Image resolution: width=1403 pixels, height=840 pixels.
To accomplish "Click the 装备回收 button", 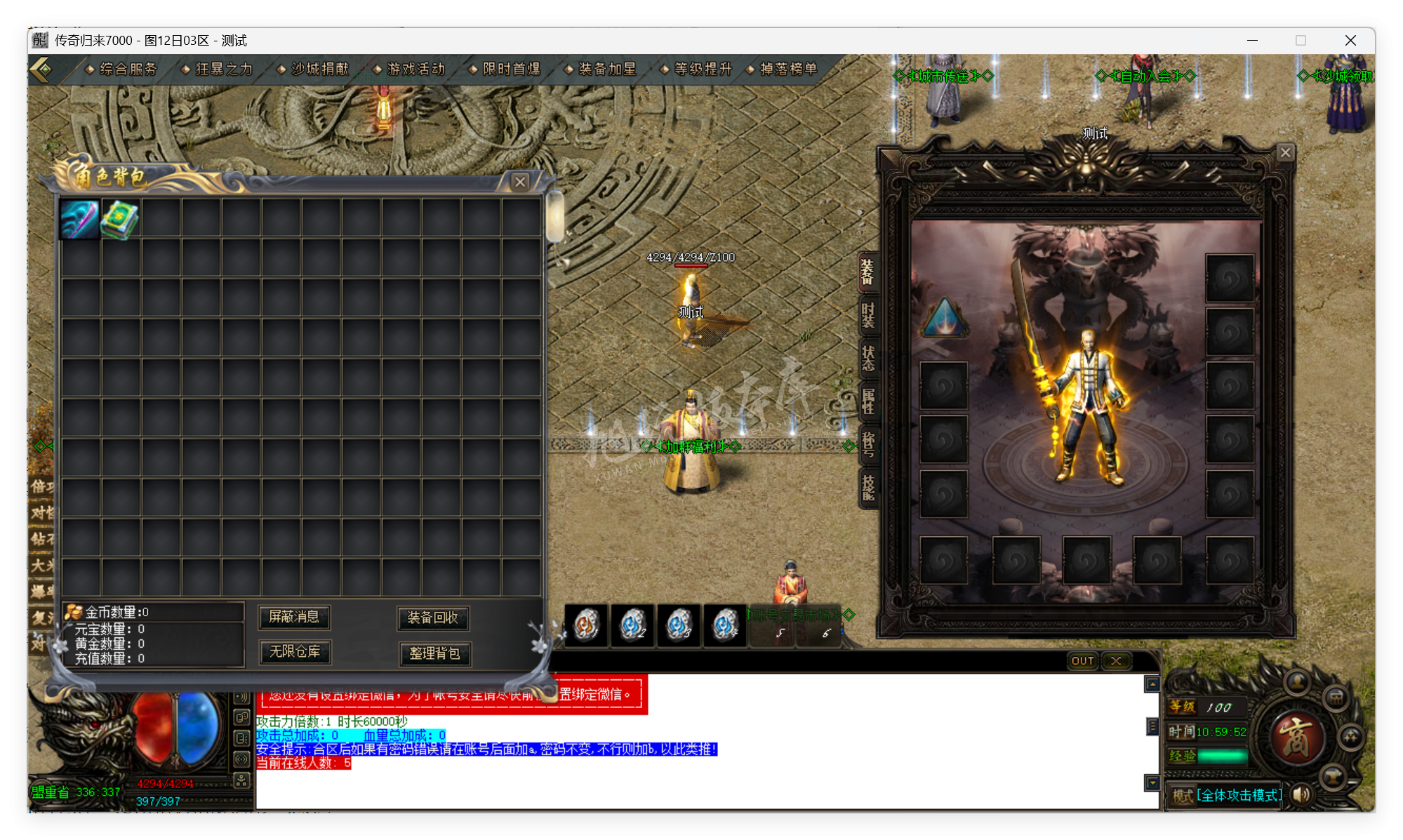I will coord(433,619).
